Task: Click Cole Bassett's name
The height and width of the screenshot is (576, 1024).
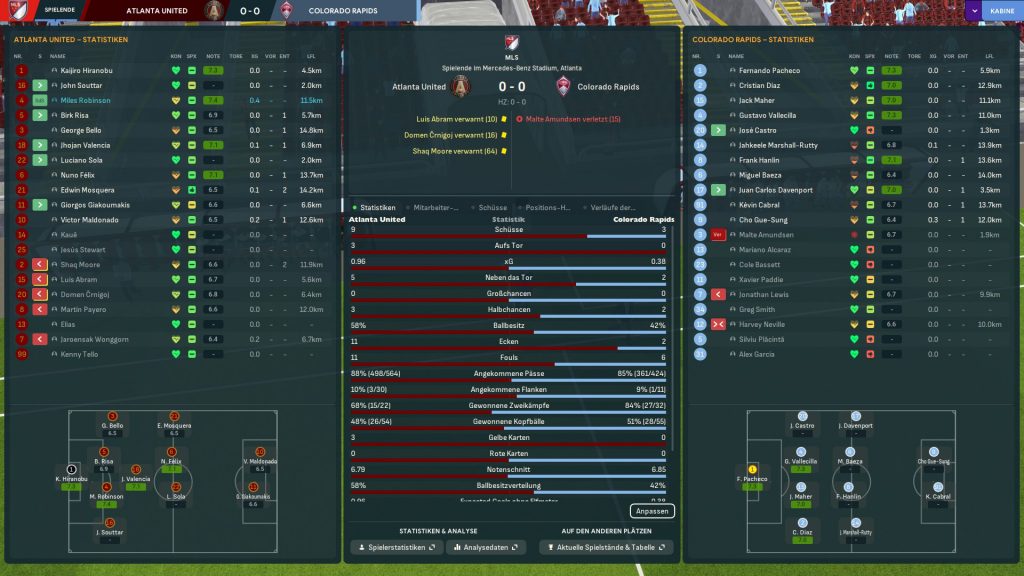Action: tap(760, 265)
